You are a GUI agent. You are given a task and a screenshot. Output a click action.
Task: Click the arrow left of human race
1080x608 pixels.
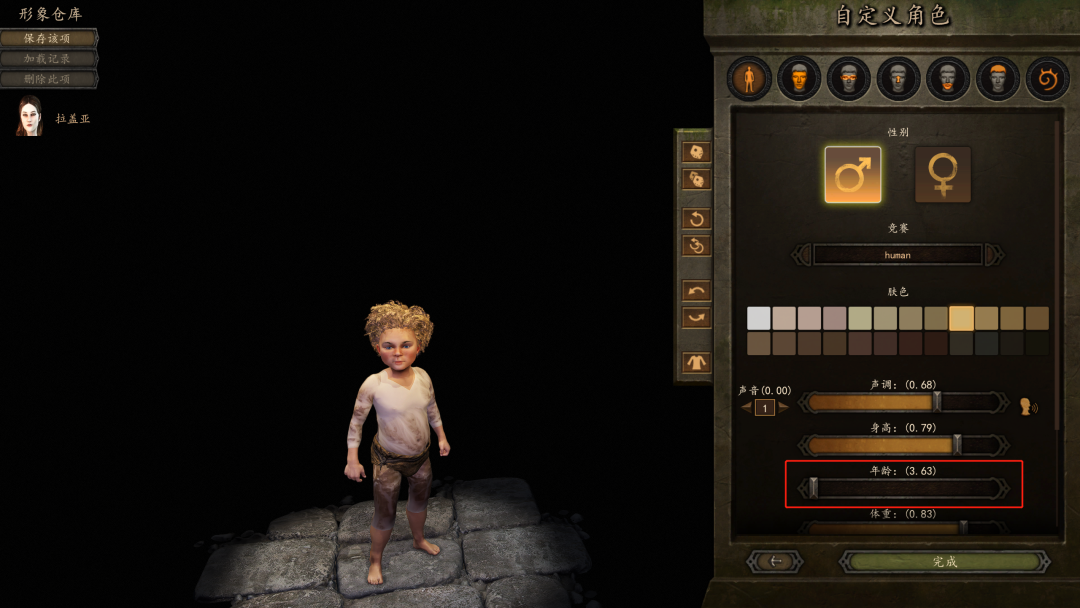pos(801,255)
